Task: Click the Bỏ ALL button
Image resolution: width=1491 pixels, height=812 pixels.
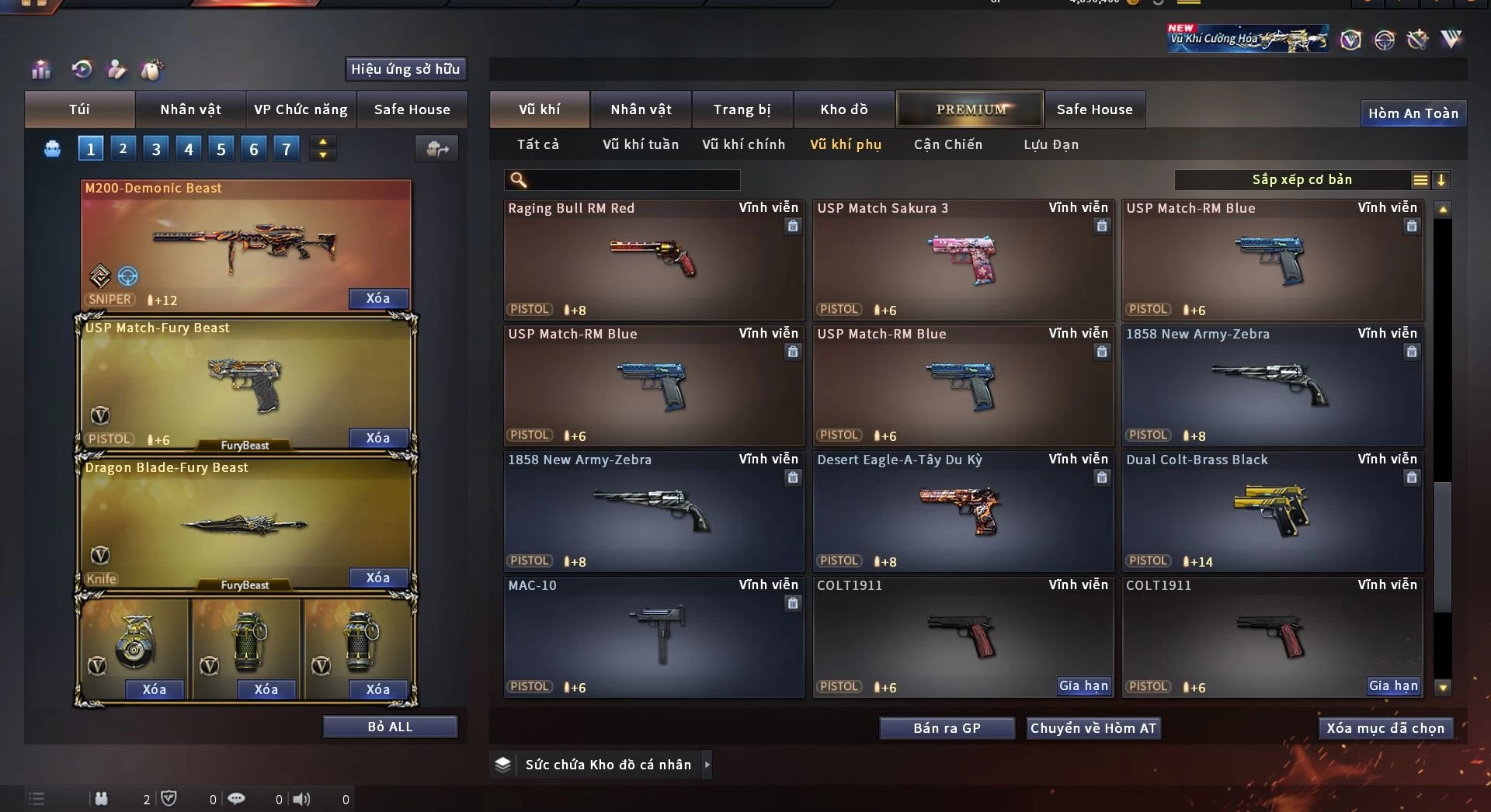Action: [390, 727]
